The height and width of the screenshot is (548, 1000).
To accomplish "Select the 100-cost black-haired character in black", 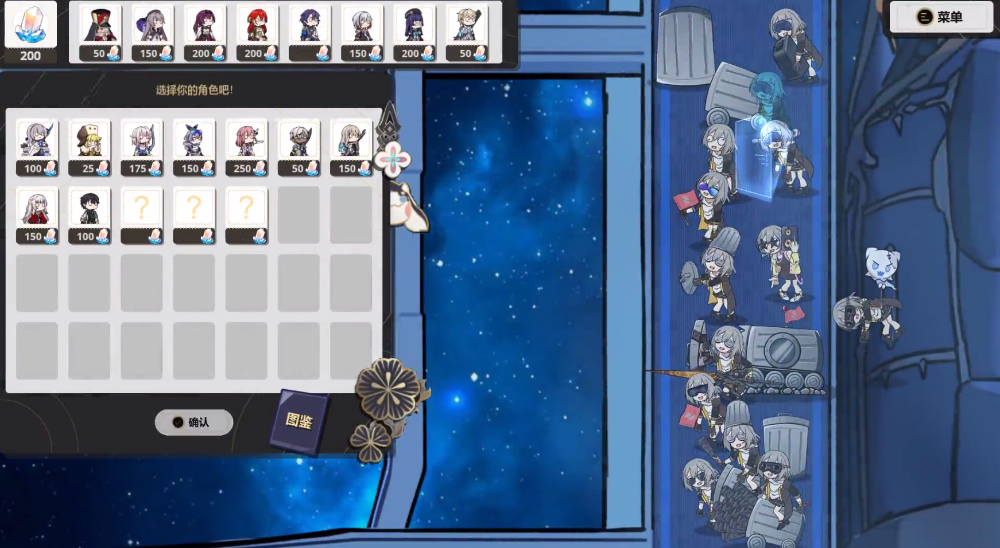I will (x=90, y=214).
